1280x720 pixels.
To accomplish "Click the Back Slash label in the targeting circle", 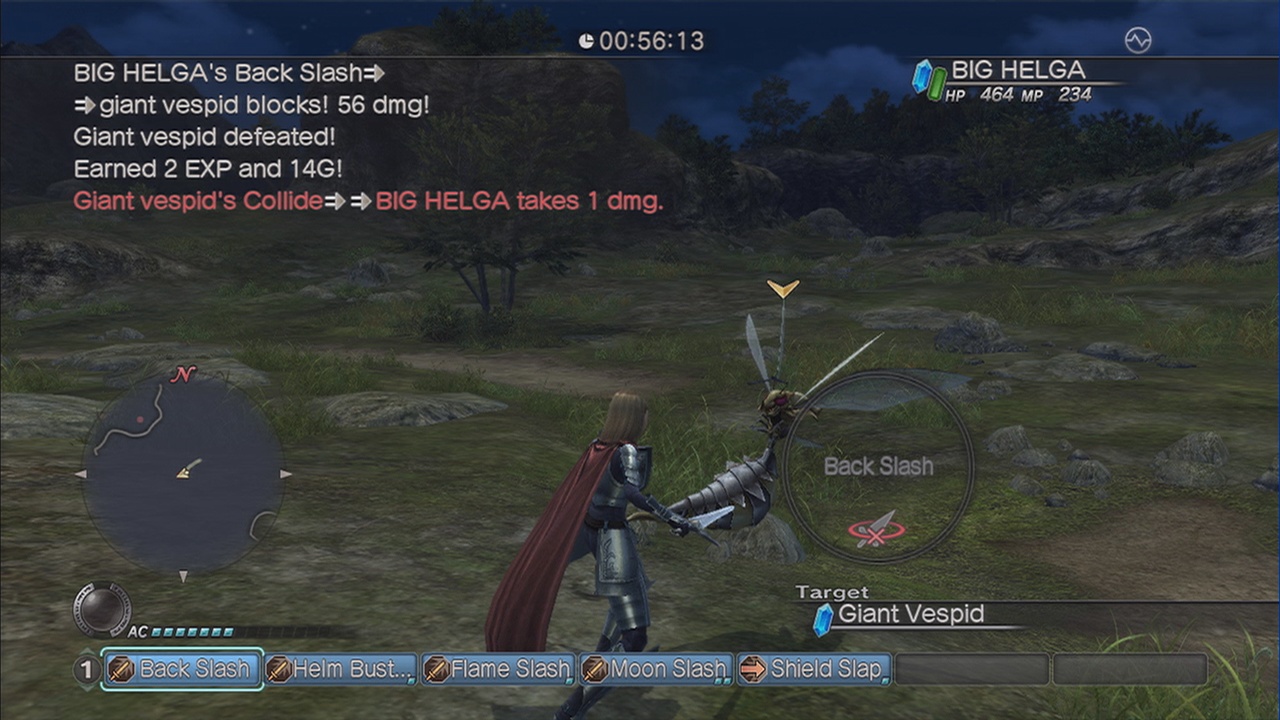I will pos(878,467).
